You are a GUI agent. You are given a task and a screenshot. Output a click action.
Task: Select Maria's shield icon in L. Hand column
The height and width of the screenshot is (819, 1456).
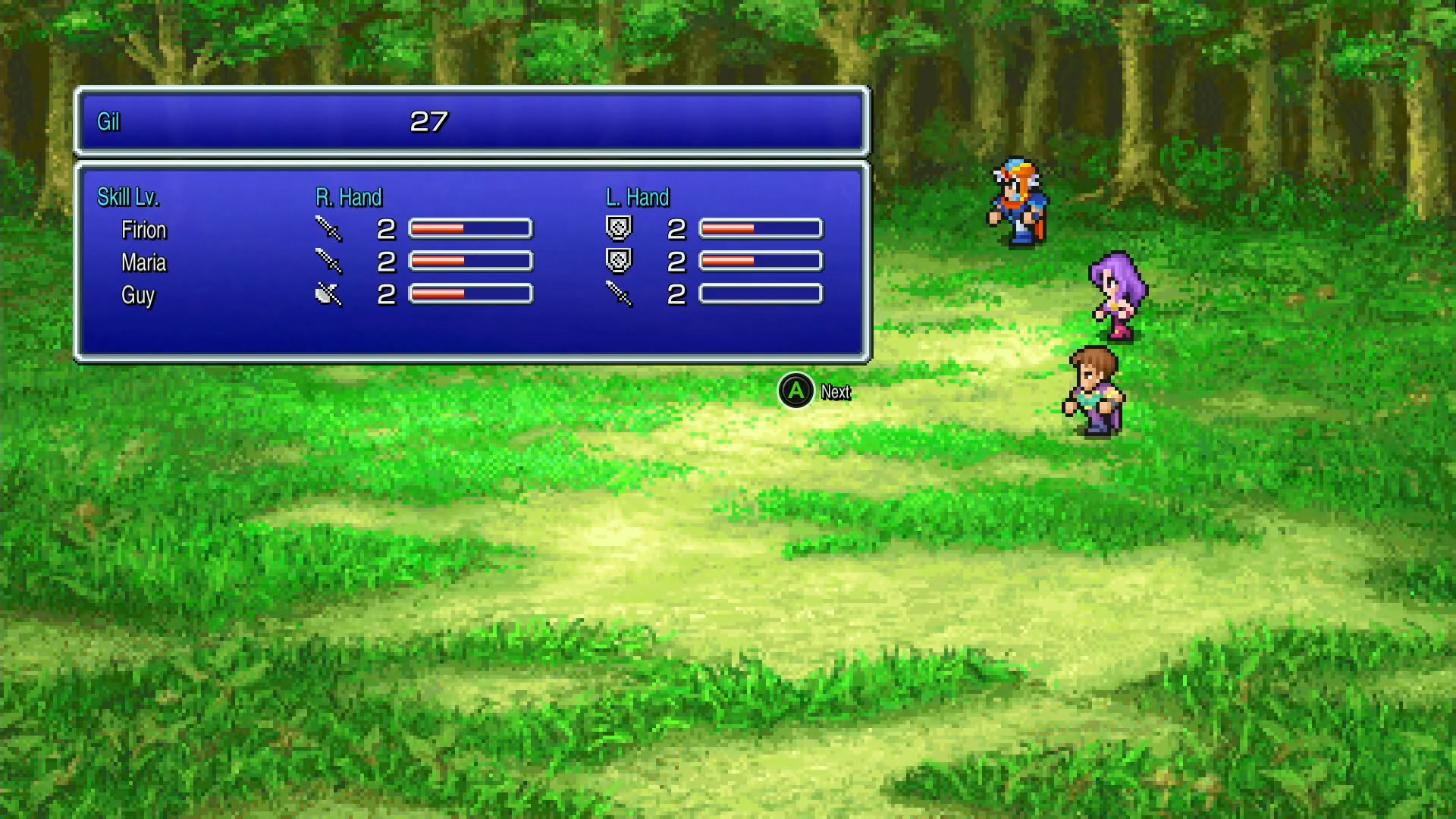coord(617,260)
